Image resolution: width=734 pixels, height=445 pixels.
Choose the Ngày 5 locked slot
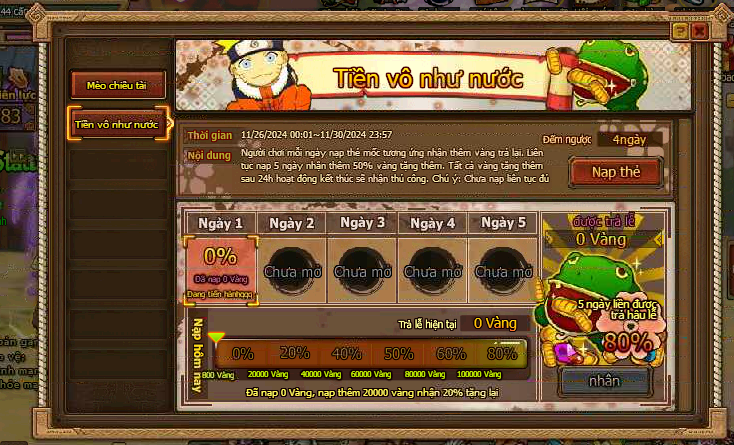pos(503,268)
